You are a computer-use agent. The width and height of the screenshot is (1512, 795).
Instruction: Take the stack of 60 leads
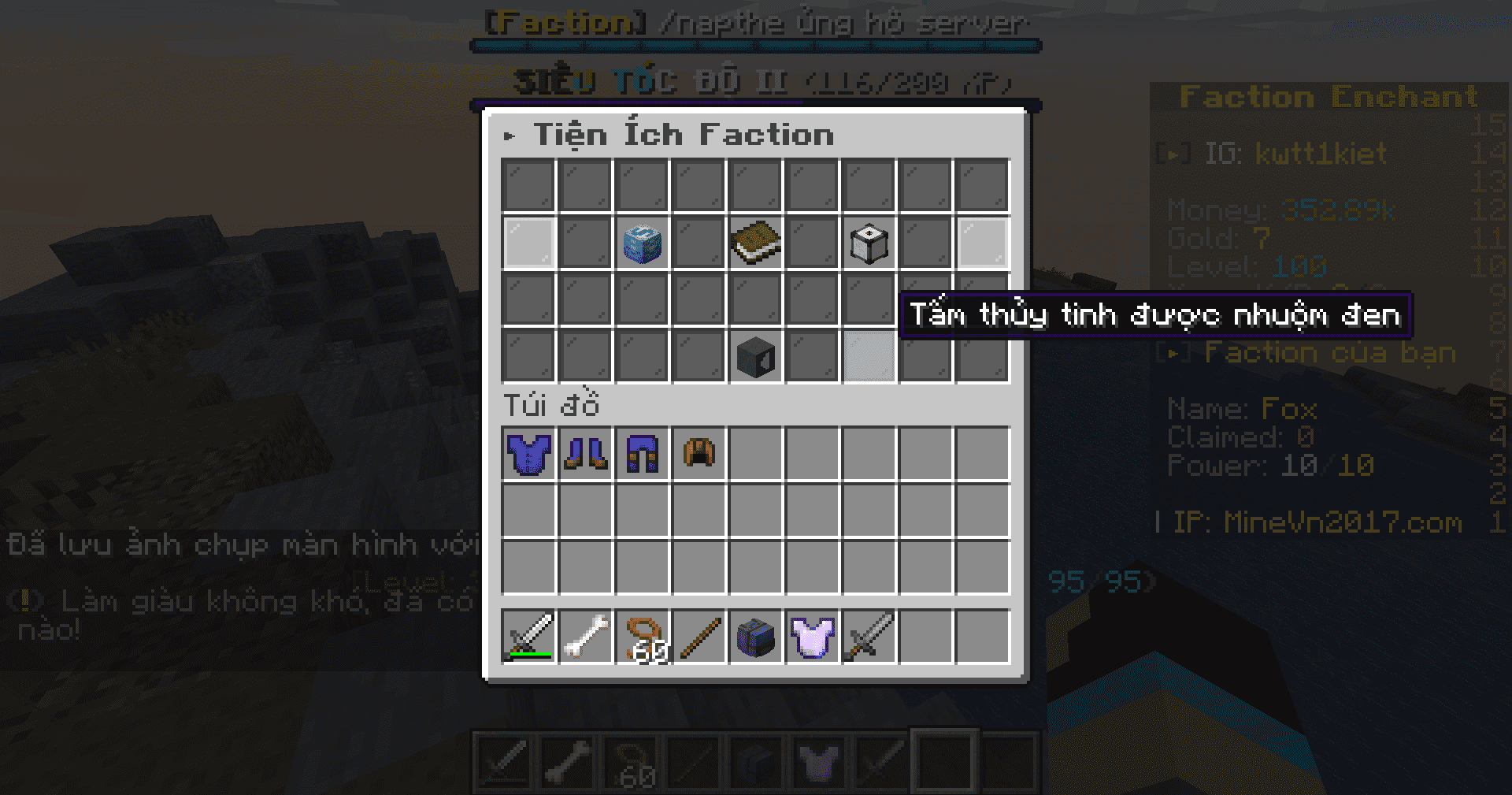[x=642, y=636]
